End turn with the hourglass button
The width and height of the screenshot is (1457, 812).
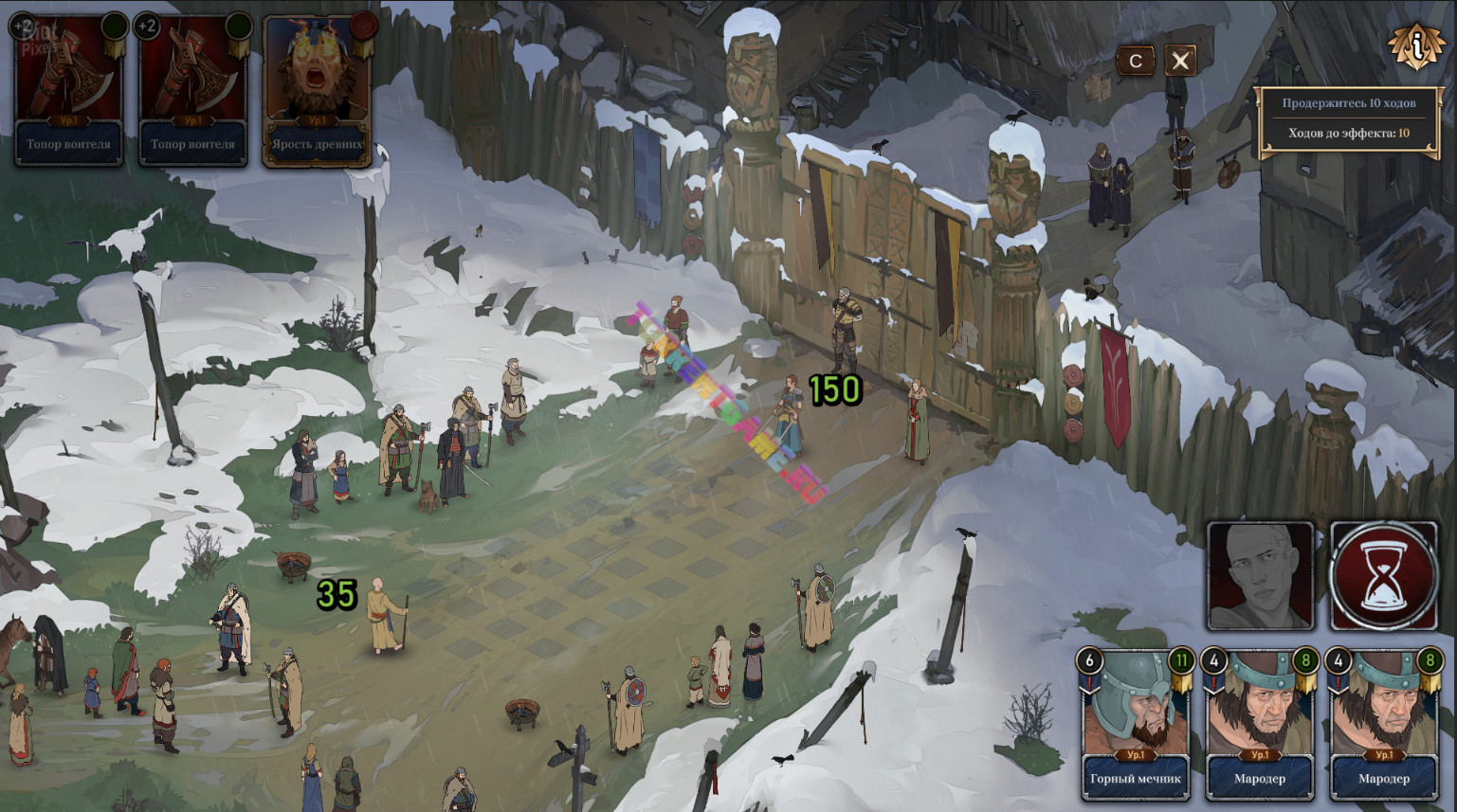click(x=1383, y=575)
